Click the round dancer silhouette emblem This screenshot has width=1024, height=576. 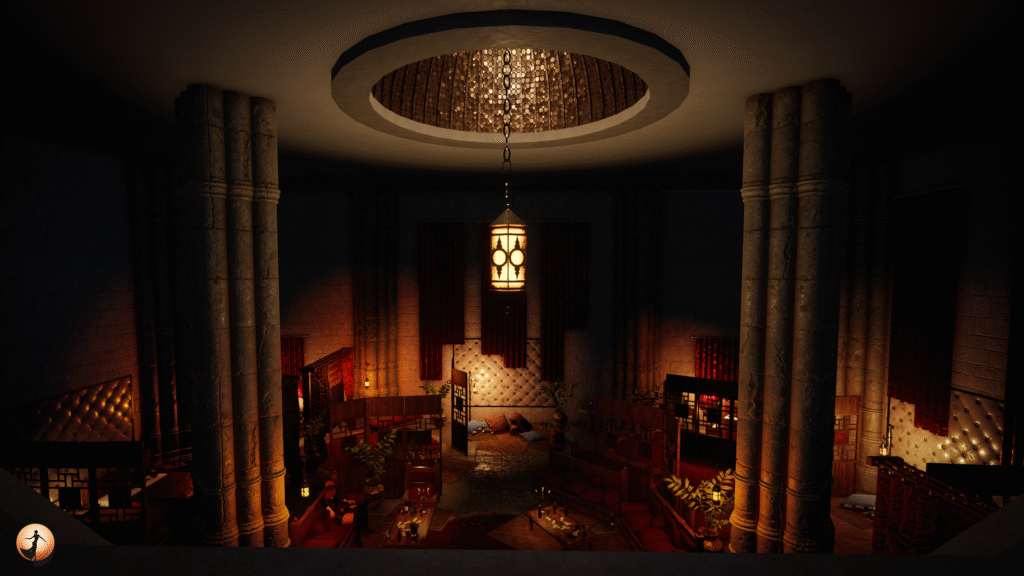click(35, 542)
